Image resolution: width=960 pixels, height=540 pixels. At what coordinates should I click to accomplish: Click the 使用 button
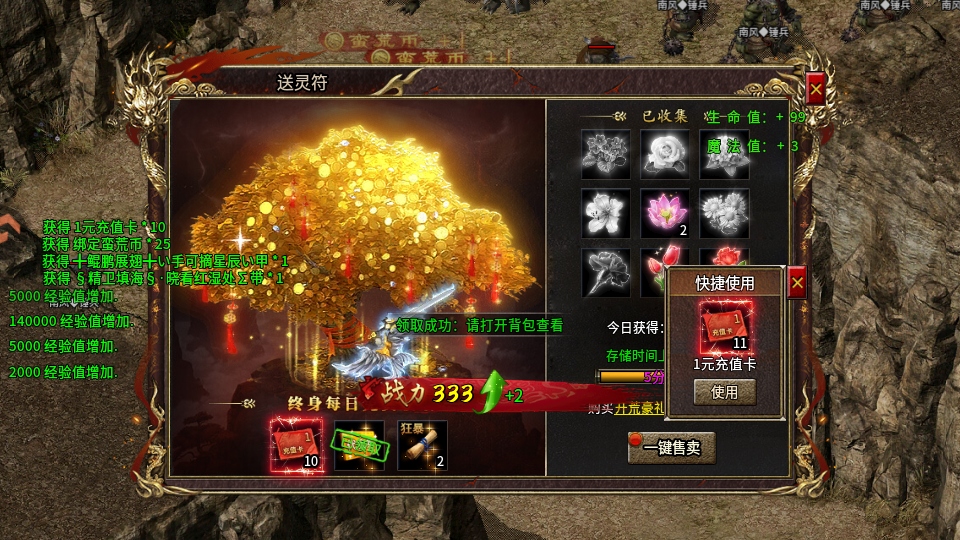pos(725,392)
